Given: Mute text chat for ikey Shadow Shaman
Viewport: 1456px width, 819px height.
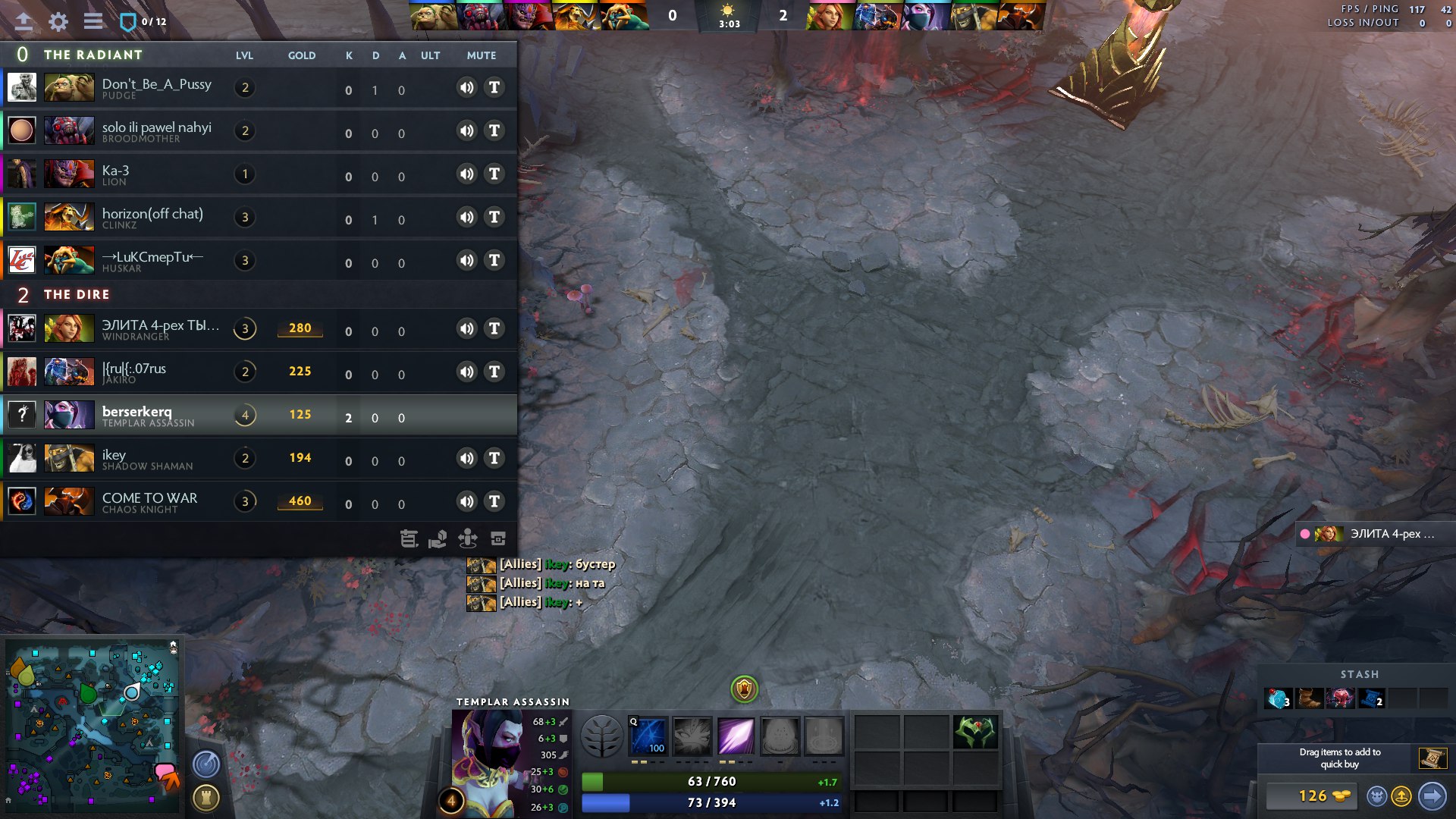Looking at the screenshot, I should [x=494, y=458].
